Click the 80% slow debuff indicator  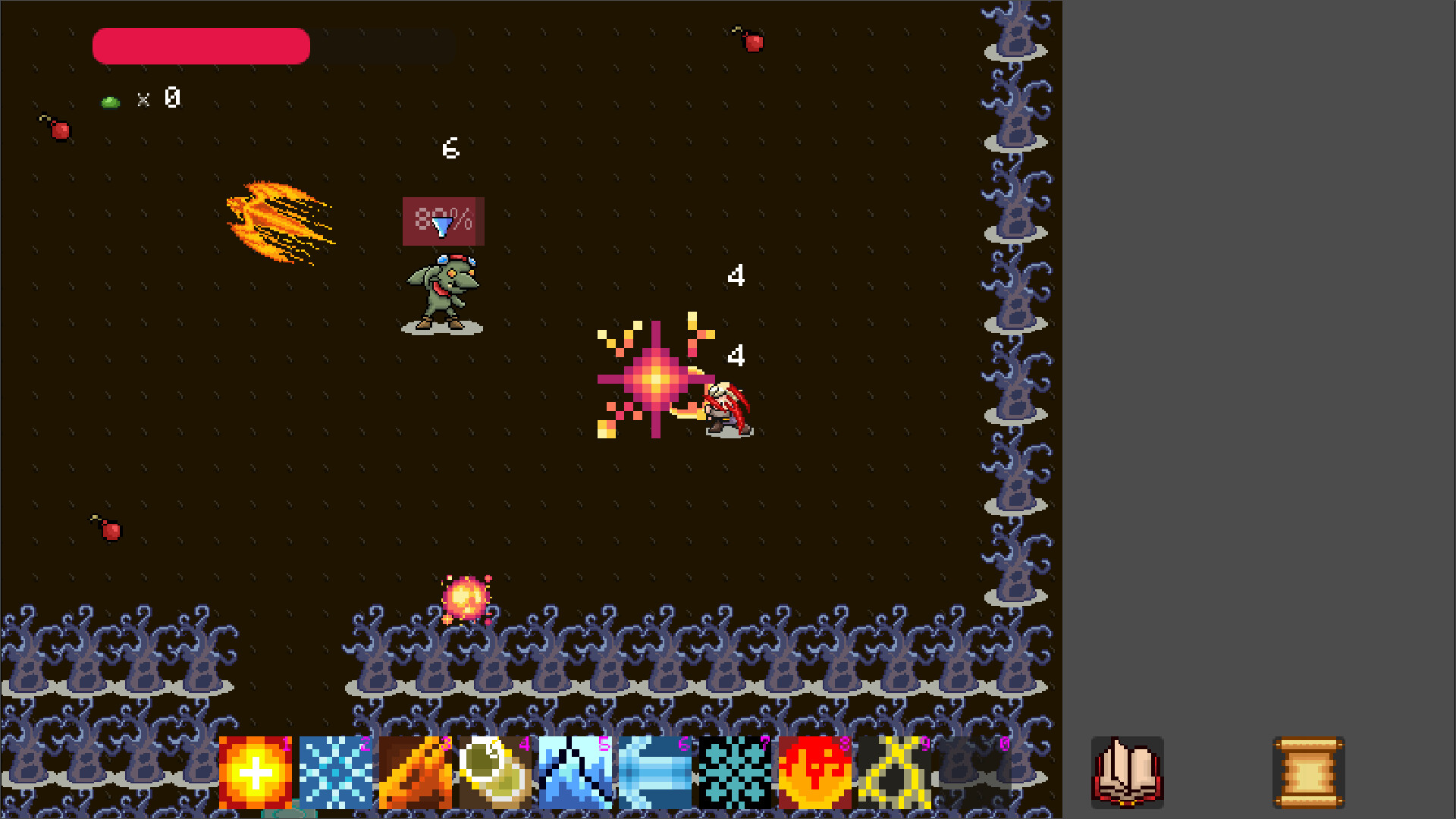click(443, 222)
